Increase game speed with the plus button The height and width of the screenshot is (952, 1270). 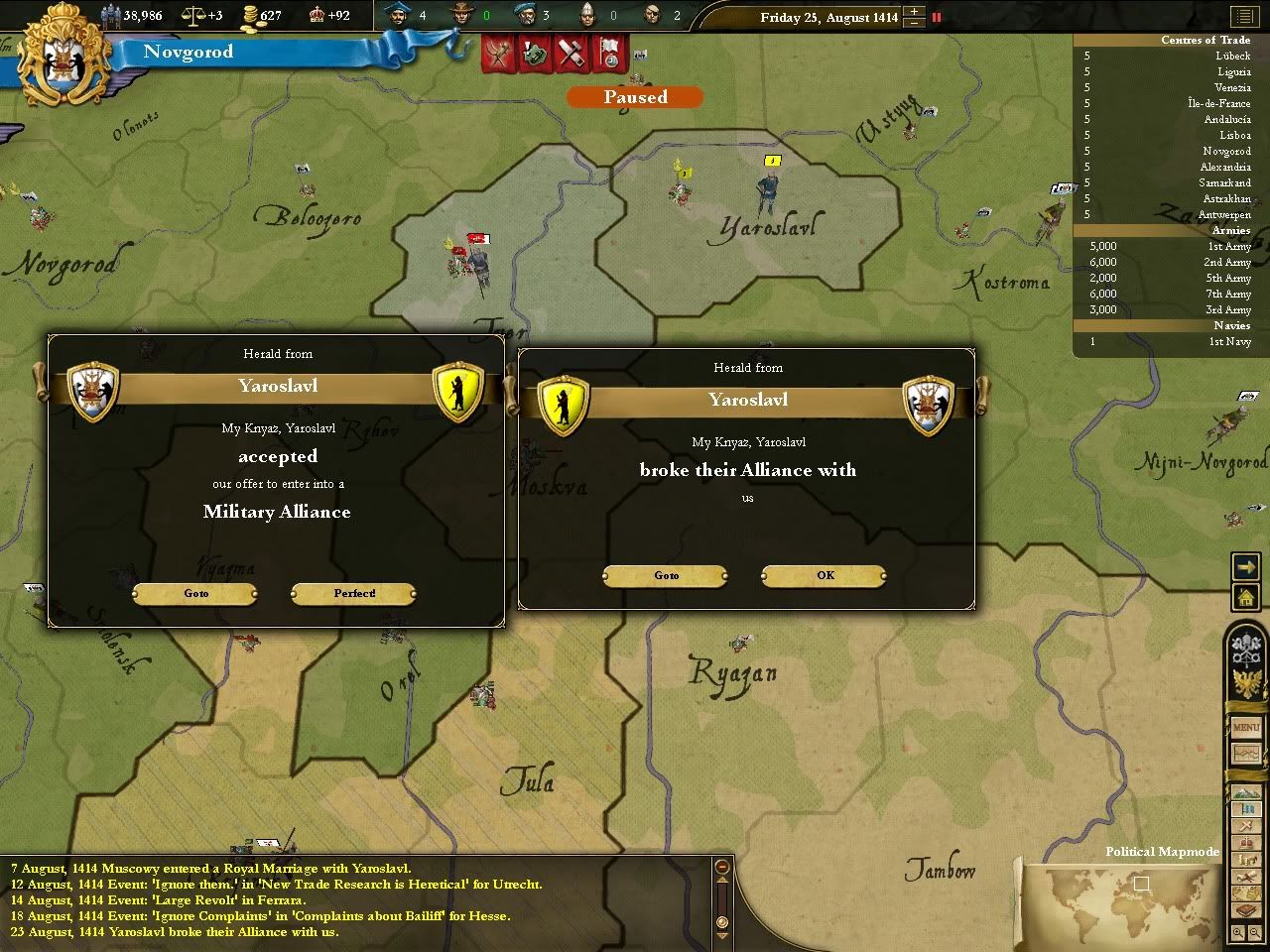(x=914, y=11)
